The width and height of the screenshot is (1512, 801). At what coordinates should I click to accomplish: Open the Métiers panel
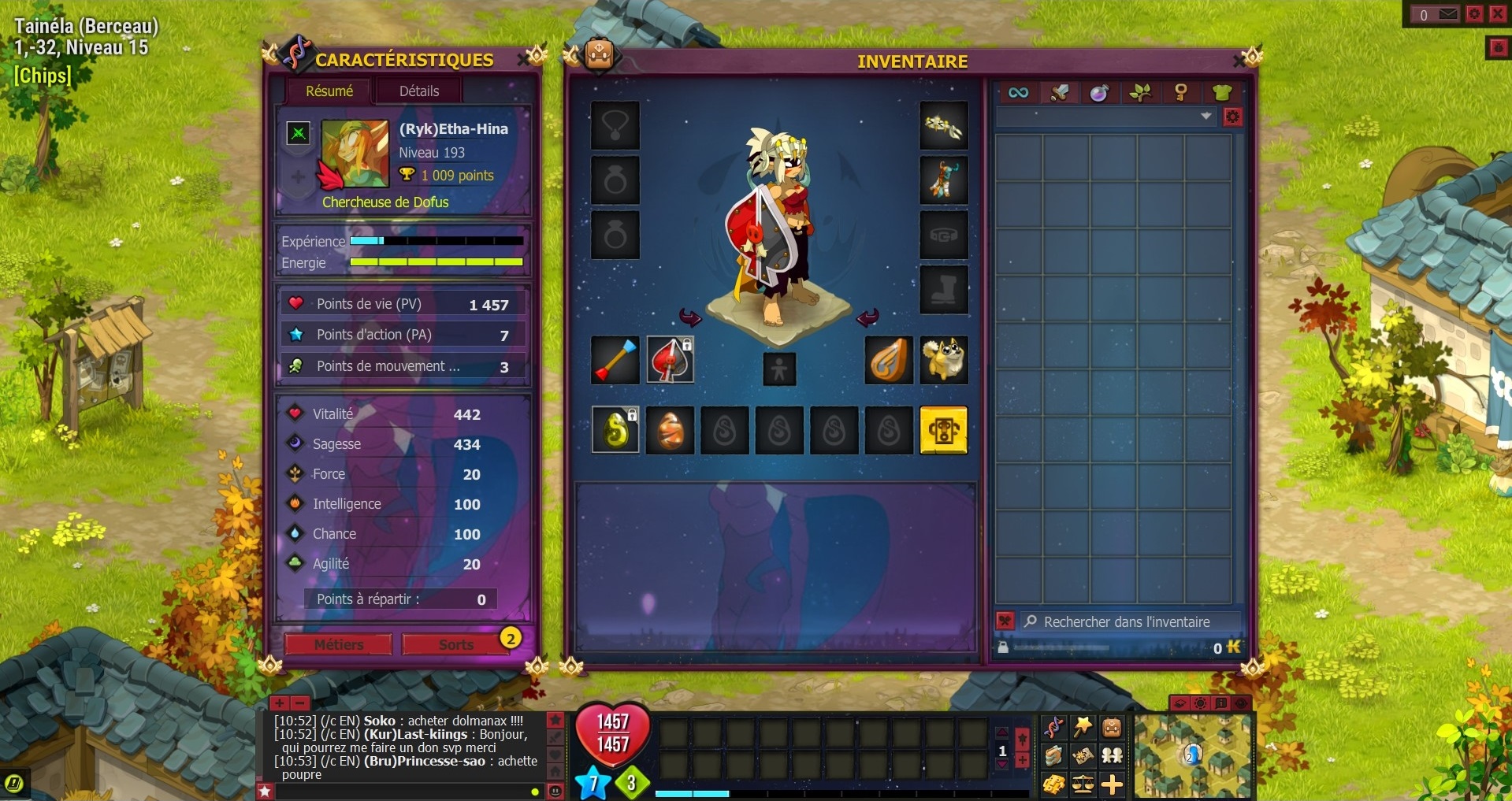click(x=339, y=644)
